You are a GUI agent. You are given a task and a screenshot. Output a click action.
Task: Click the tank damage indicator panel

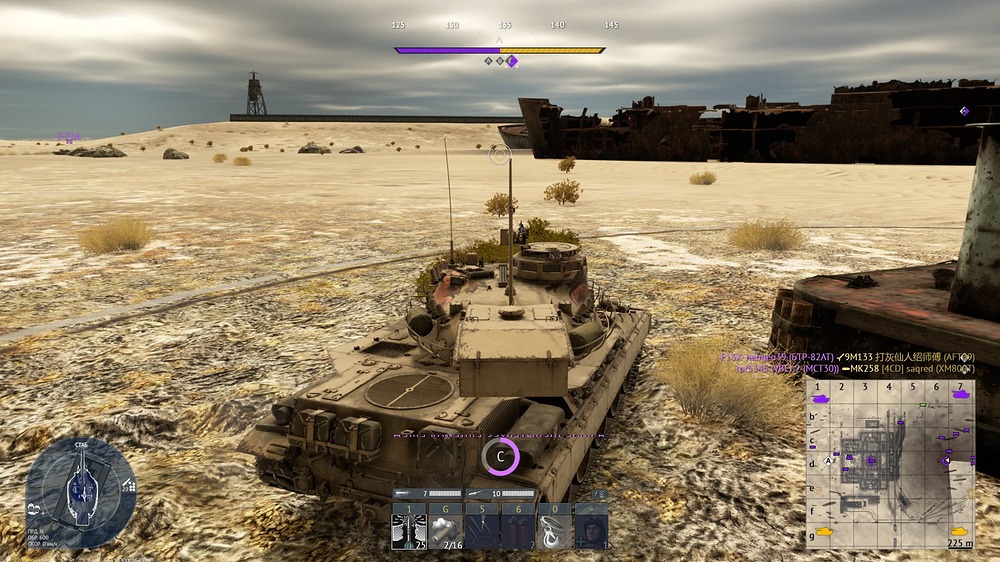80,490
